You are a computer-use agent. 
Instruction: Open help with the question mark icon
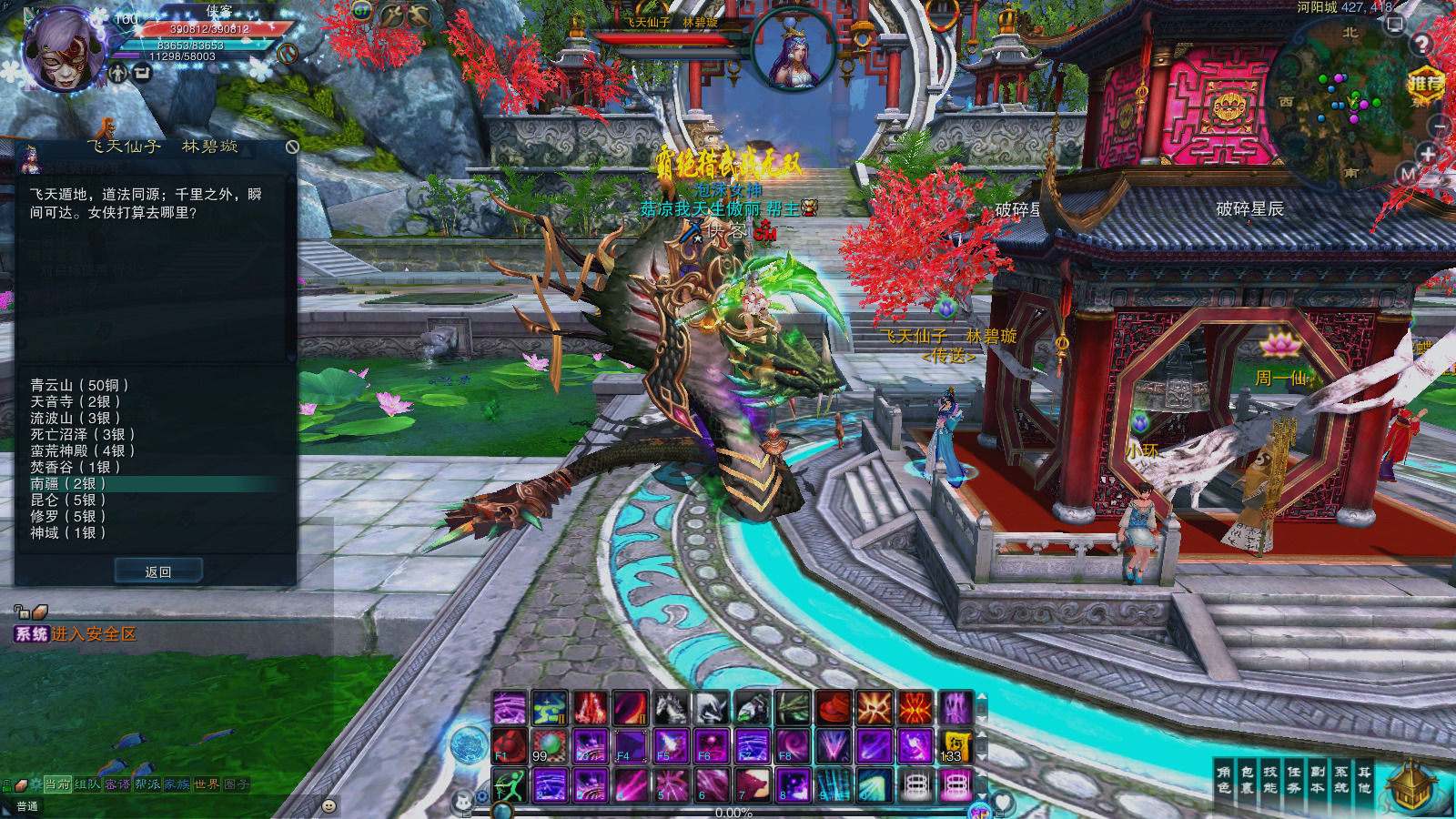(1421, 44)
